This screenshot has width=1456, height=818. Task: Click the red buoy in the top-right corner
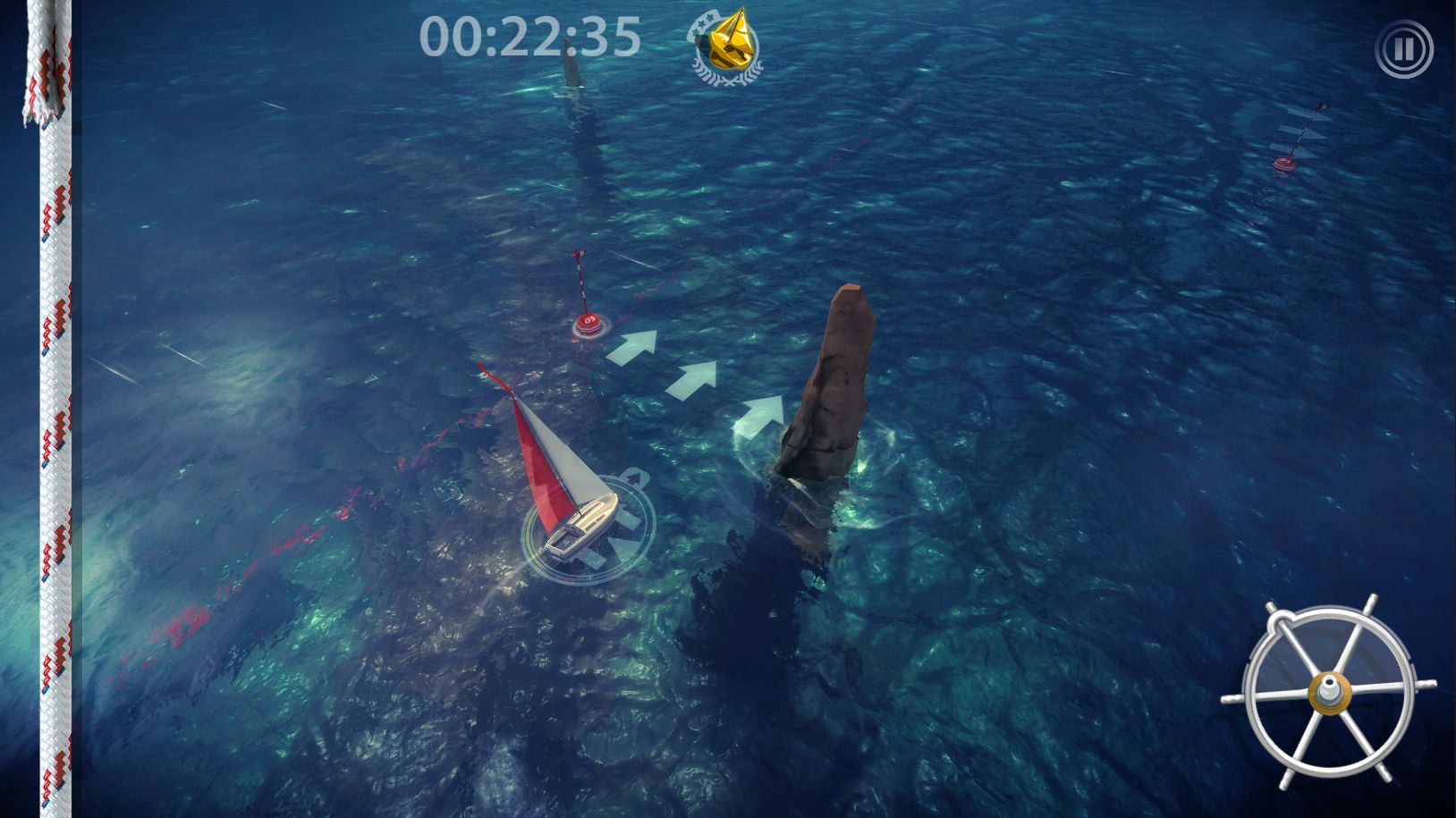[1284, 163]
